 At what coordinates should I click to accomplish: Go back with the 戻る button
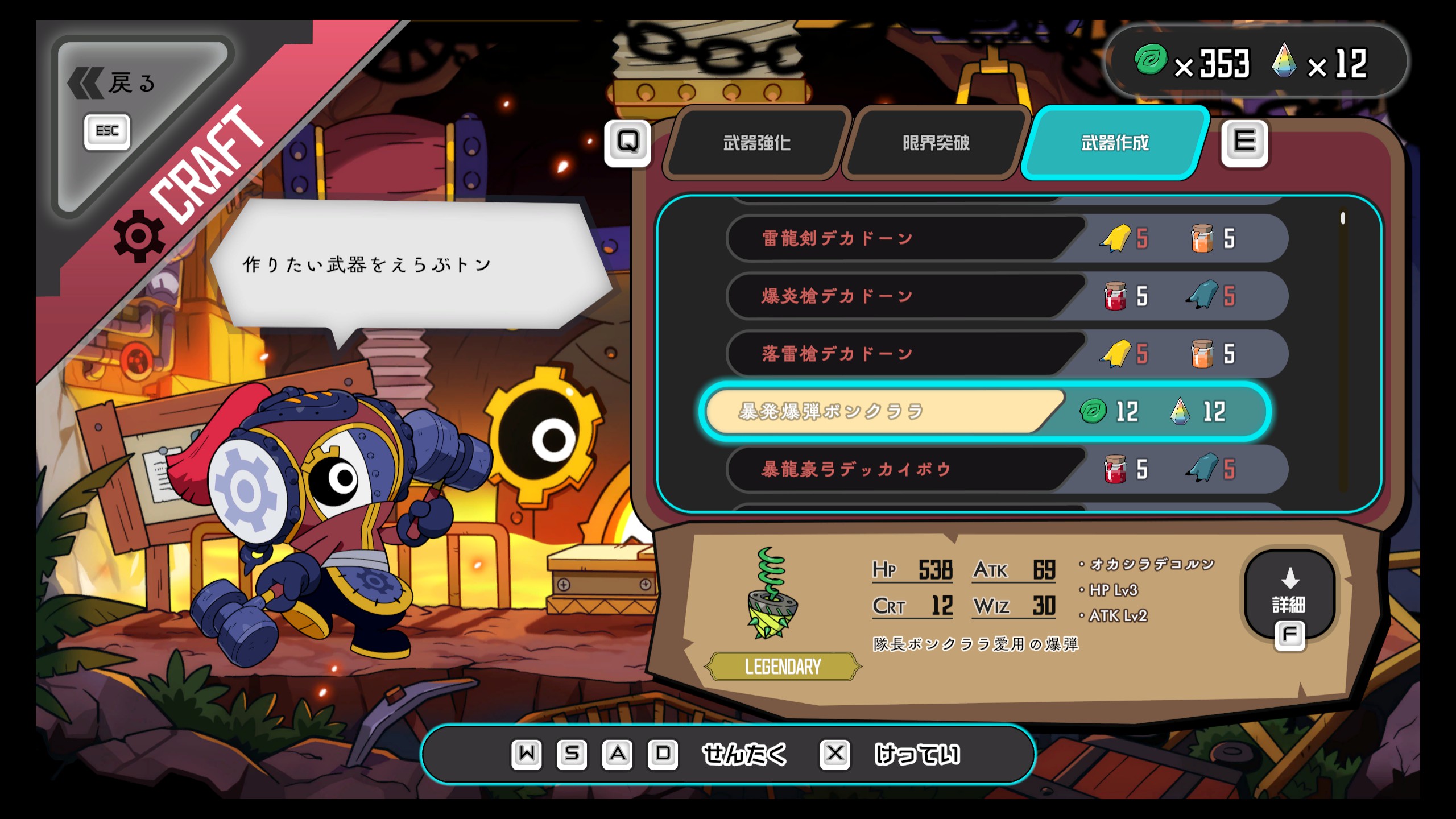[x=113, y=84]
